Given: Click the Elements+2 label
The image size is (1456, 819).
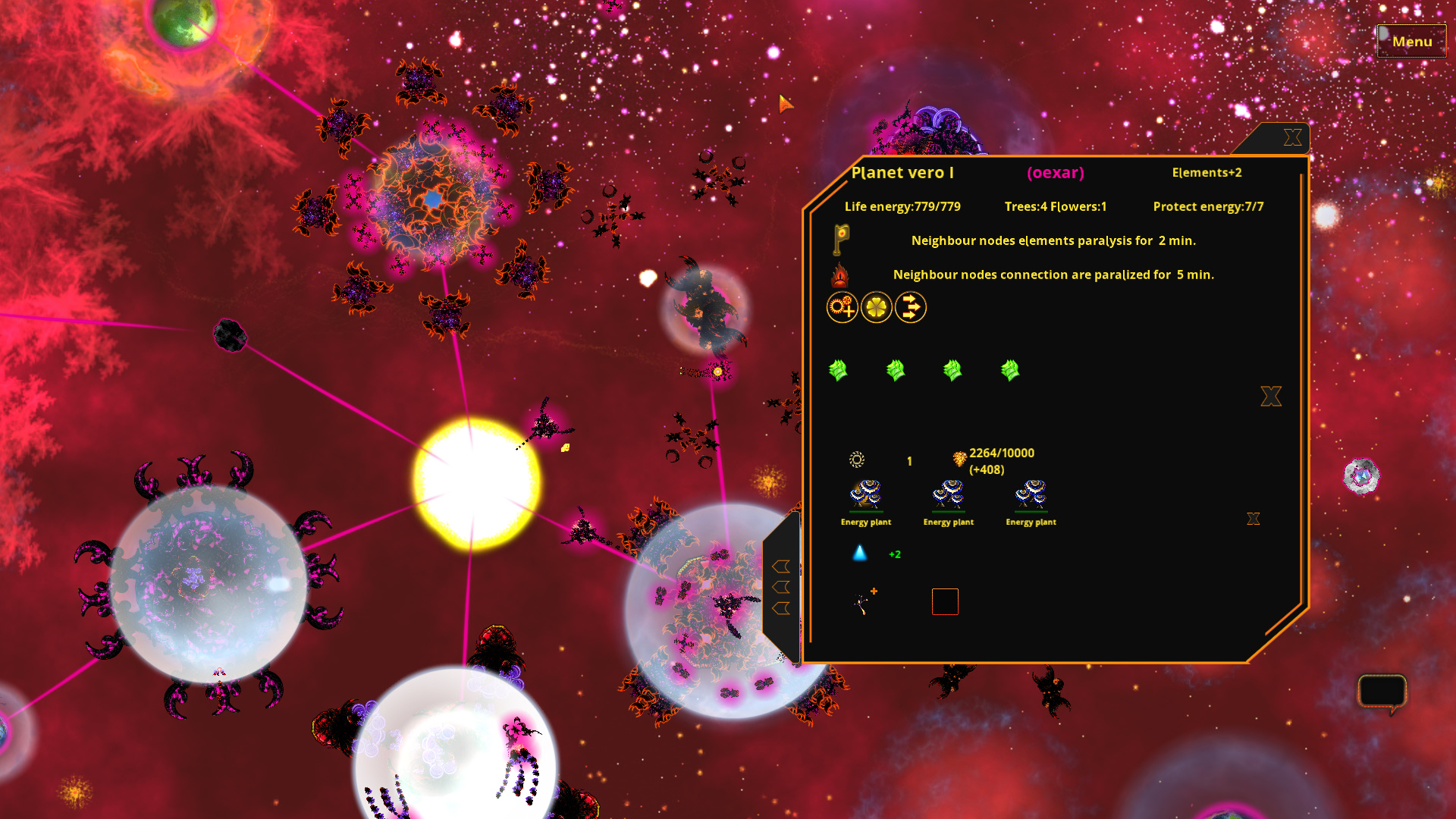Looking at the screenshot, I should click(x=1207, y=172).
